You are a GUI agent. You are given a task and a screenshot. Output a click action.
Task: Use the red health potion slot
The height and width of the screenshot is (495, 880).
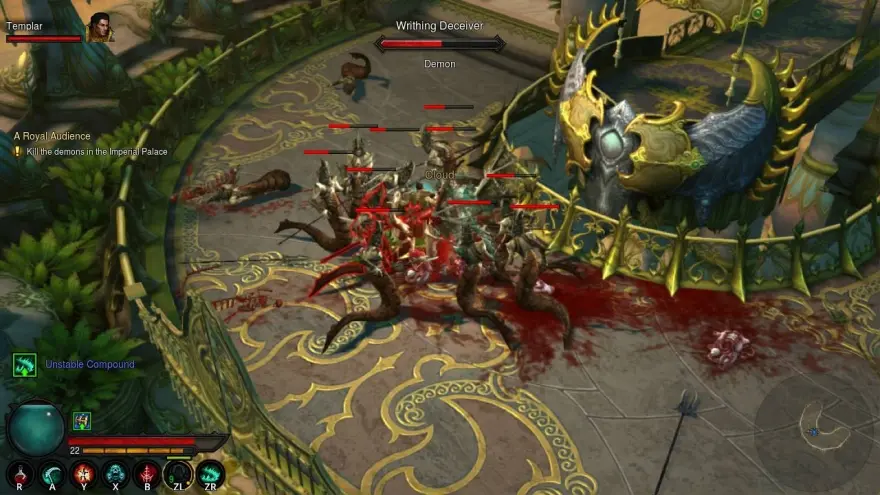[x=20, y=472]
